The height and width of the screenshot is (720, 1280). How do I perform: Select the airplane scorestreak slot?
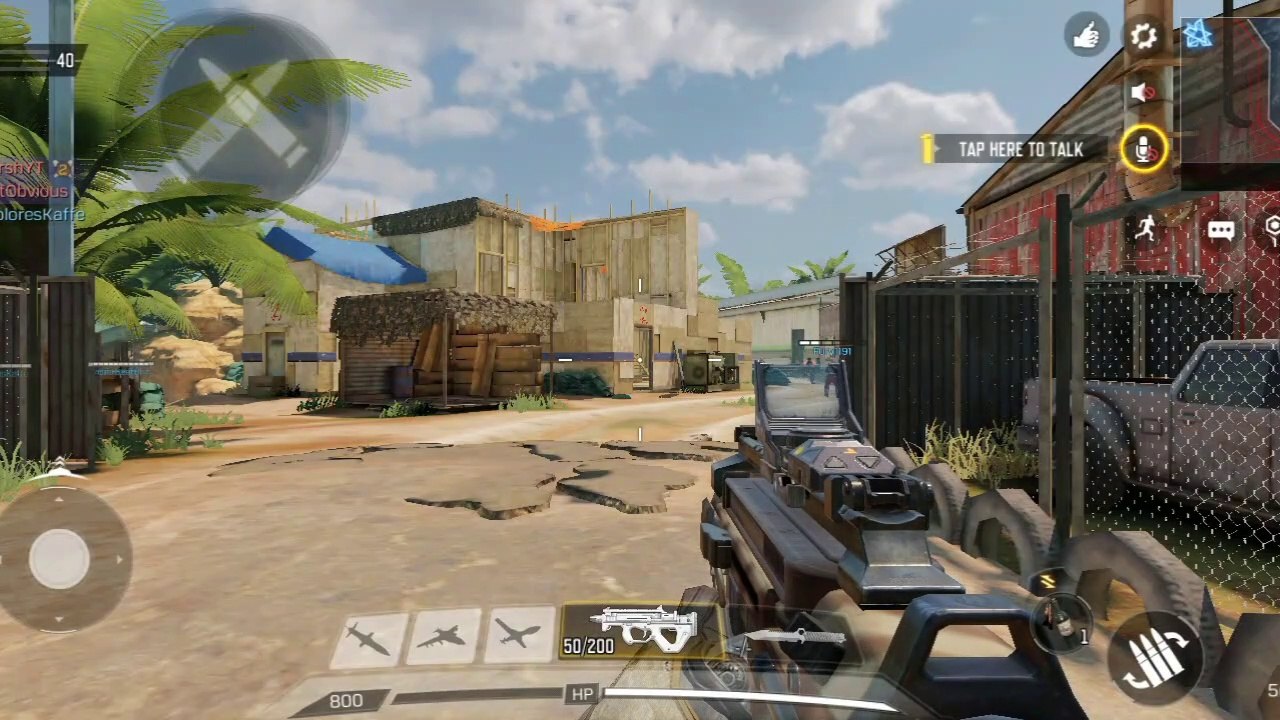[x=519, y=635]
